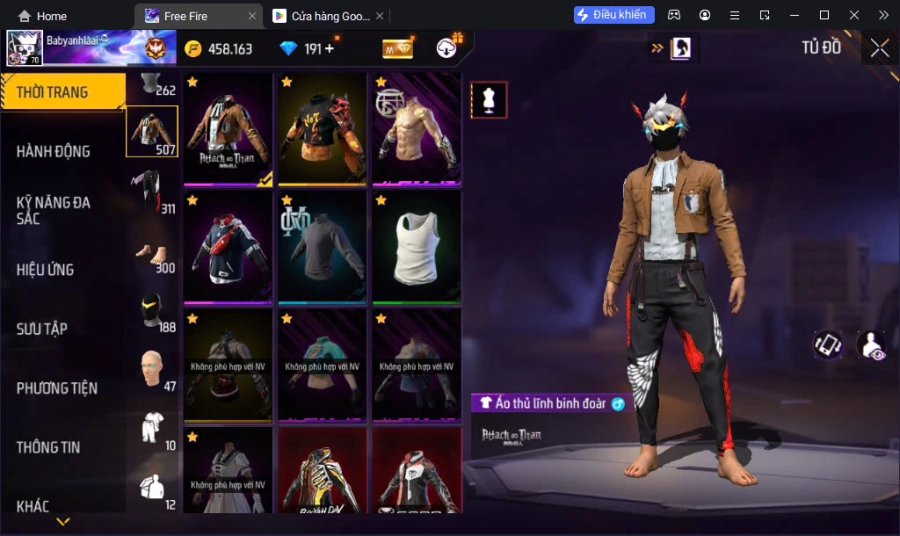This screenshot has width=900, height=536.
Task: Open the head face subcategory showing 47
Action: (151, 368)
